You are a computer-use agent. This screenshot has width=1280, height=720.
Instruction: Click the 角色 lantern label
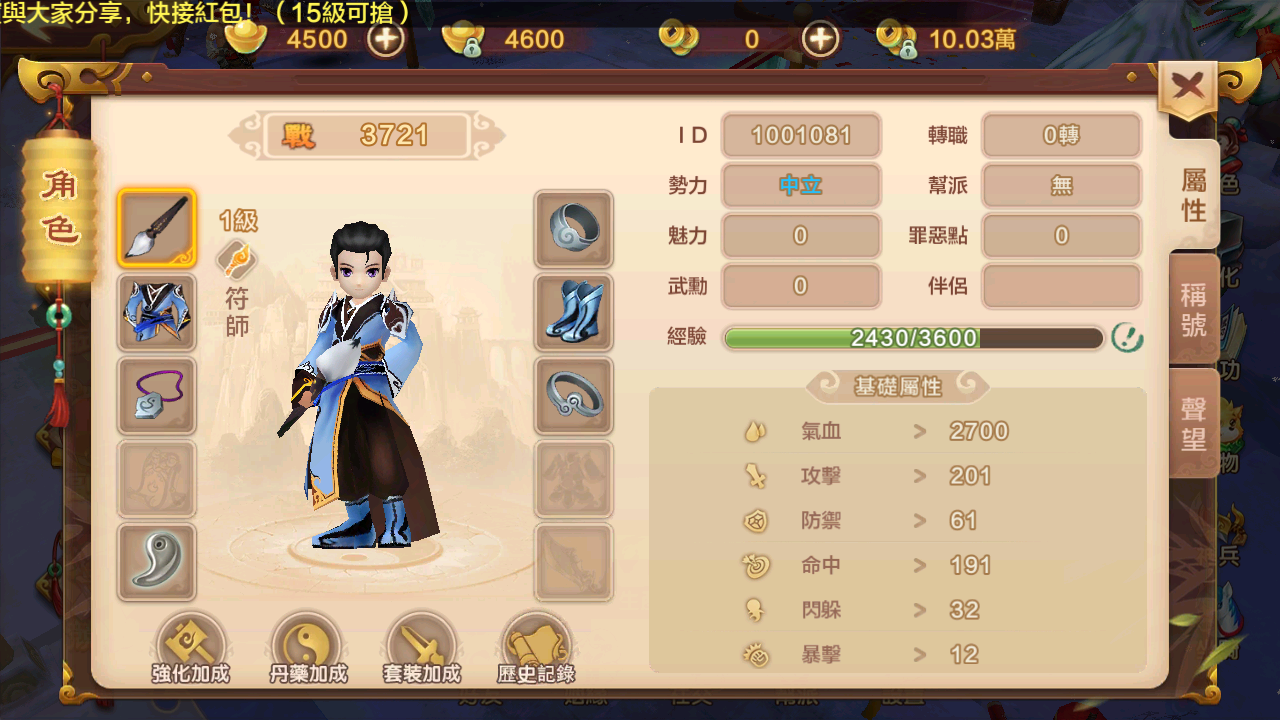[59, 207]
